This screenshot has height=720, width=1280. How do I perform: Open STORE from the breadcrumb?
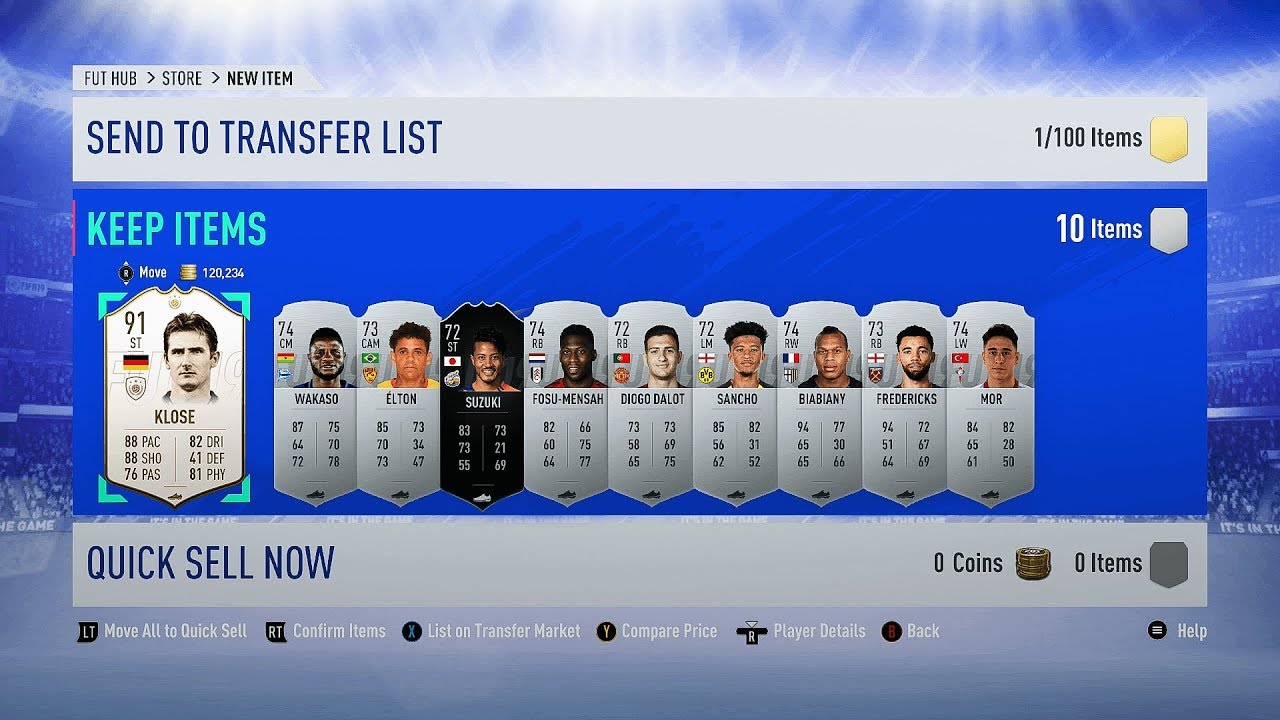[x=182, y=78]
